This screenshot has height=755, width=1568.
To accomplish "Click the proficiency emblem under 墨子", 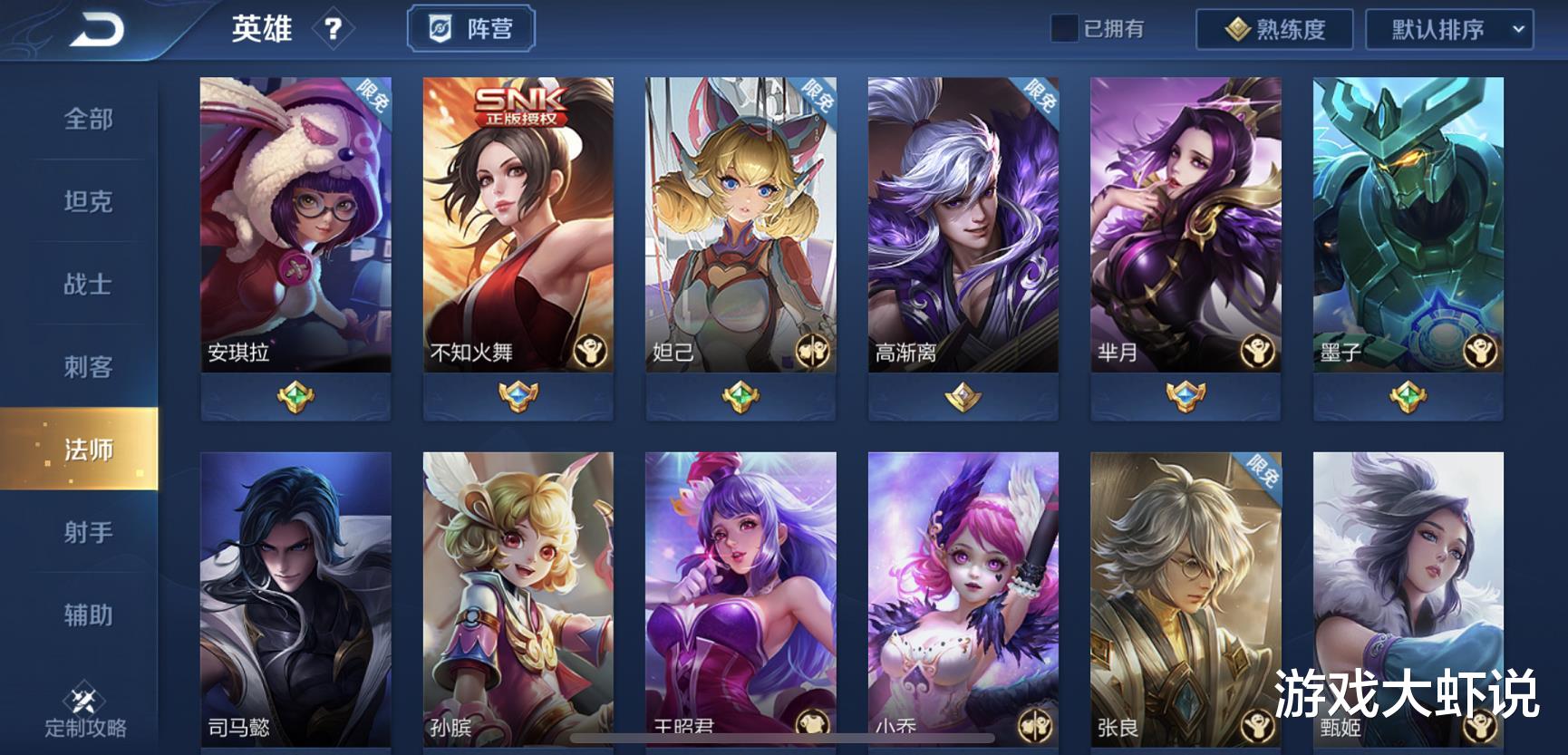I will coord(1406,394).
